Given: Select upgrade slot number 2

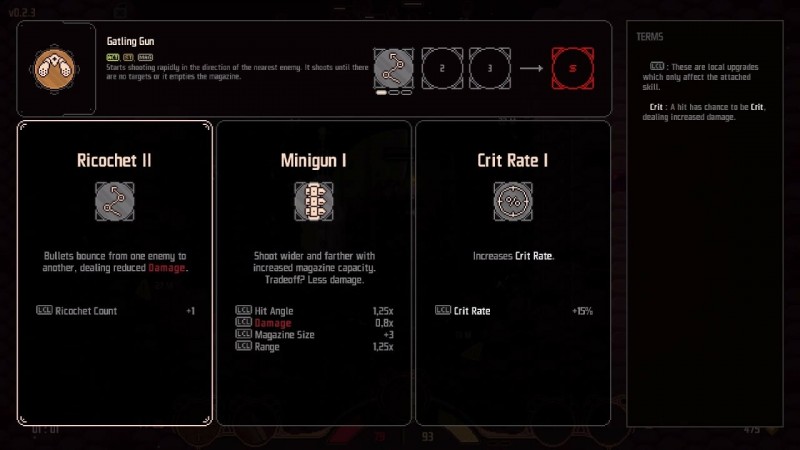Looking at the screenshot, I should (x=441, y=68).
